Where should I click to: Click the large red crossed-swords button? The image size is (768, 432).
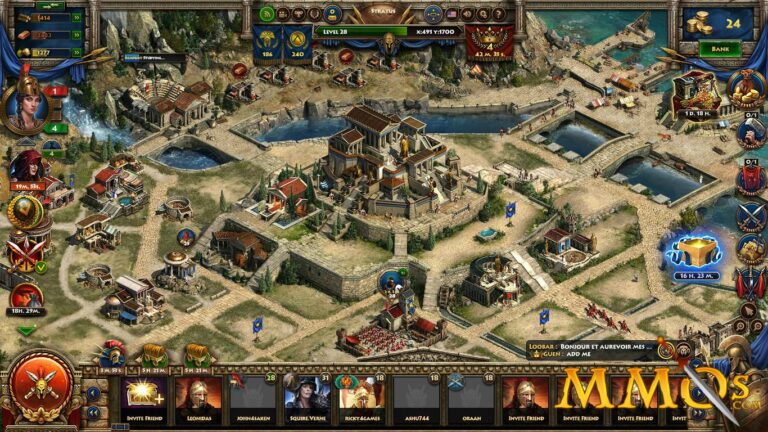tap(41, 384)
